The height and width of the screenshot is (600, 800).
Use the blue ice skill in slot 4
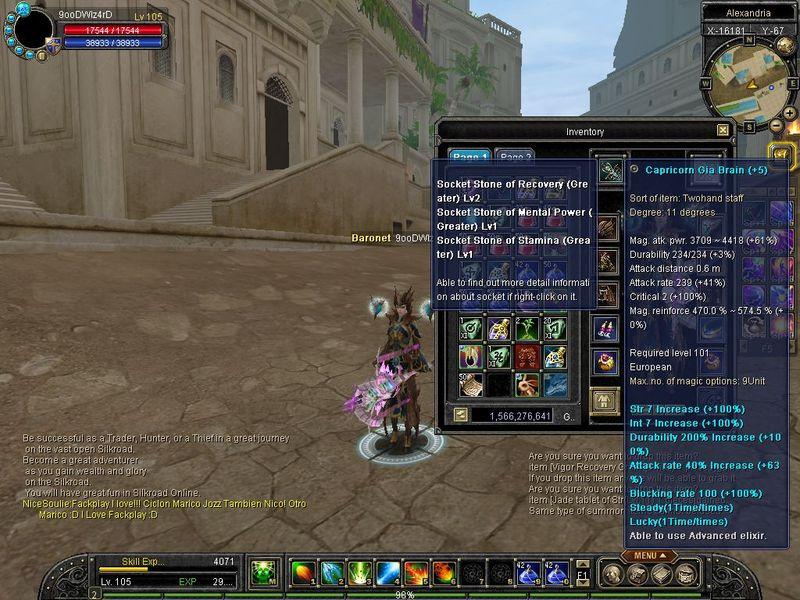389,573
